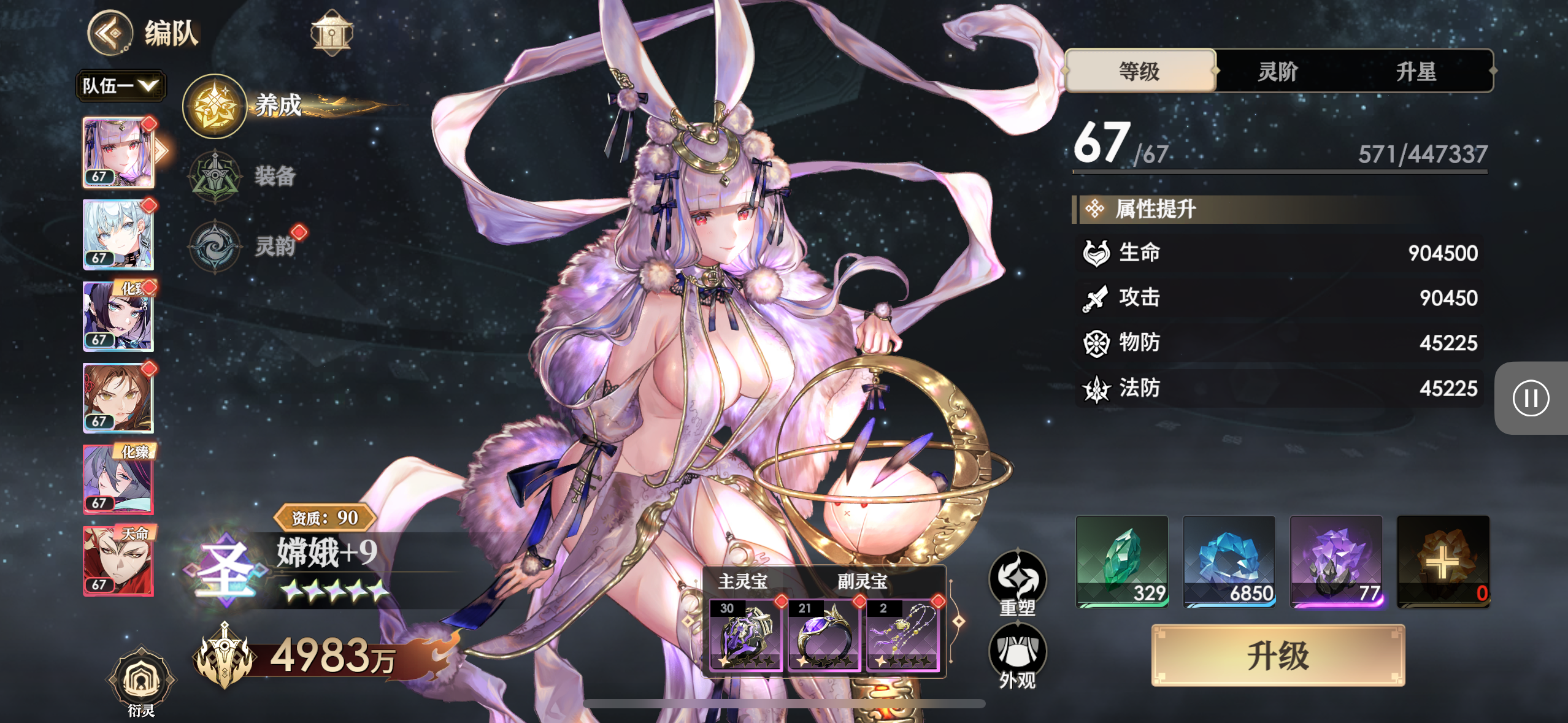Open the 装备 equipment menu
1568x723 pixels.
215,177
